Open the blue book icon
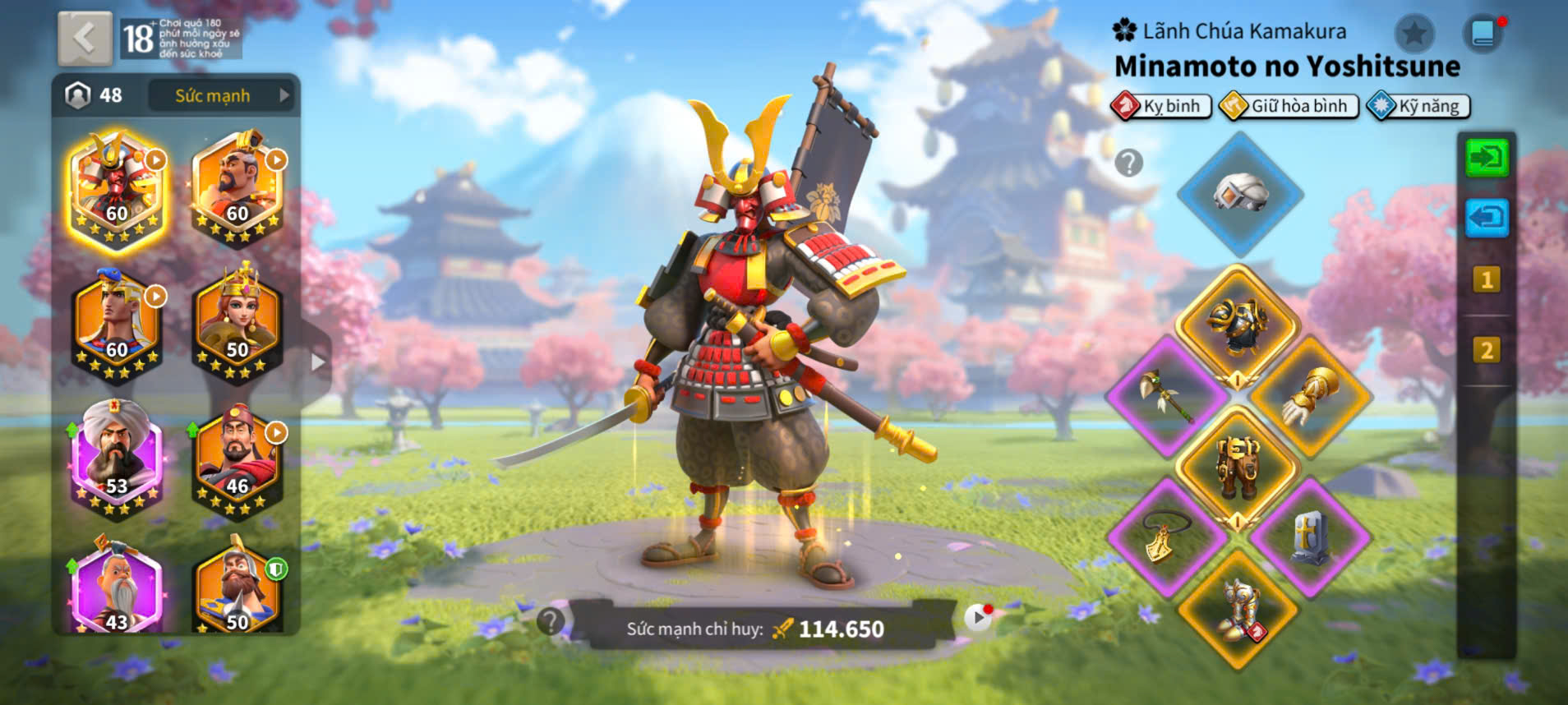 pyautogui.click(x=1483, y=34)
